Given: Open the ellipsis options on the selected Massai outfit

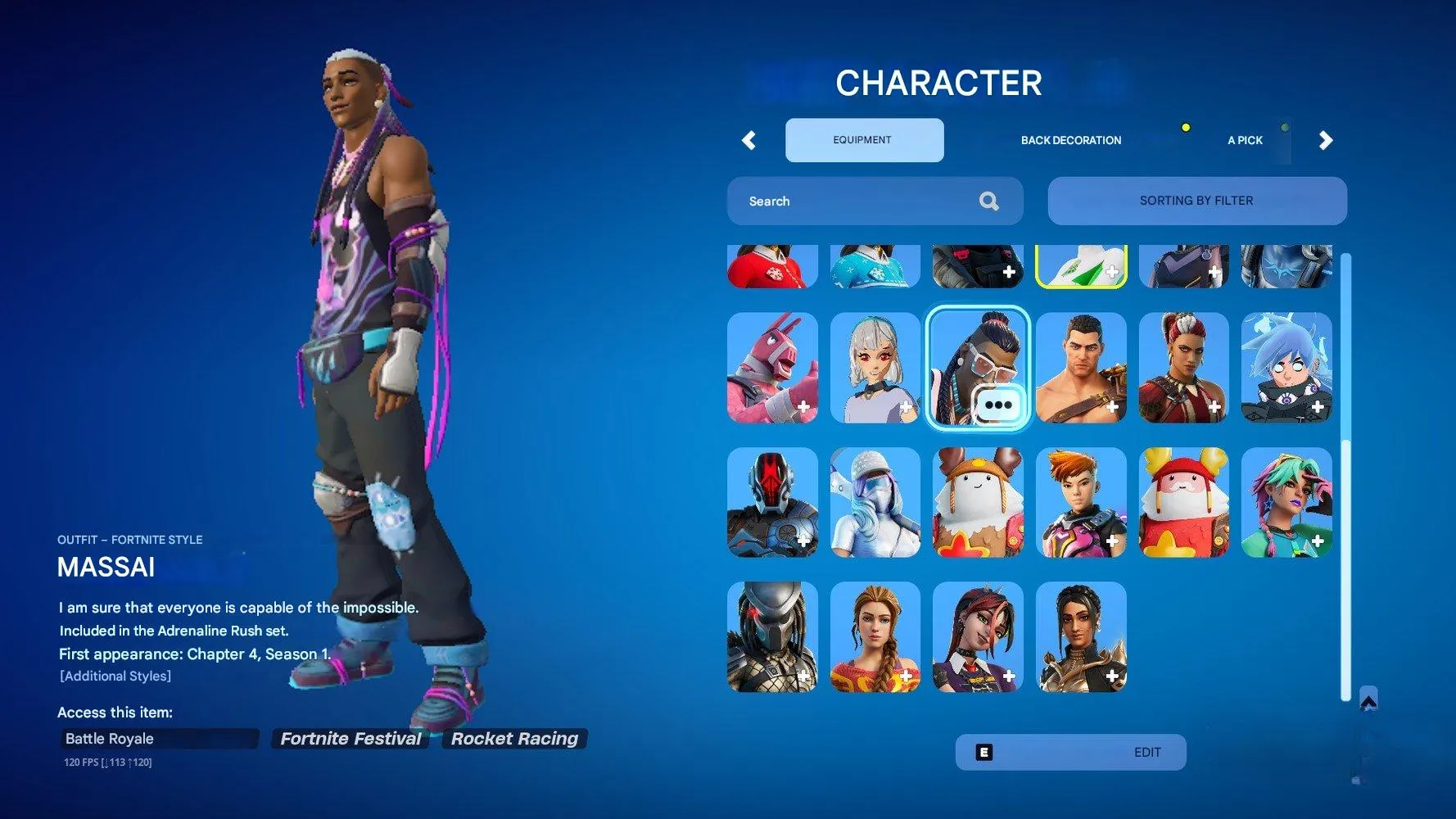Looking at the screenshot, I should click(x=997, y=405).
